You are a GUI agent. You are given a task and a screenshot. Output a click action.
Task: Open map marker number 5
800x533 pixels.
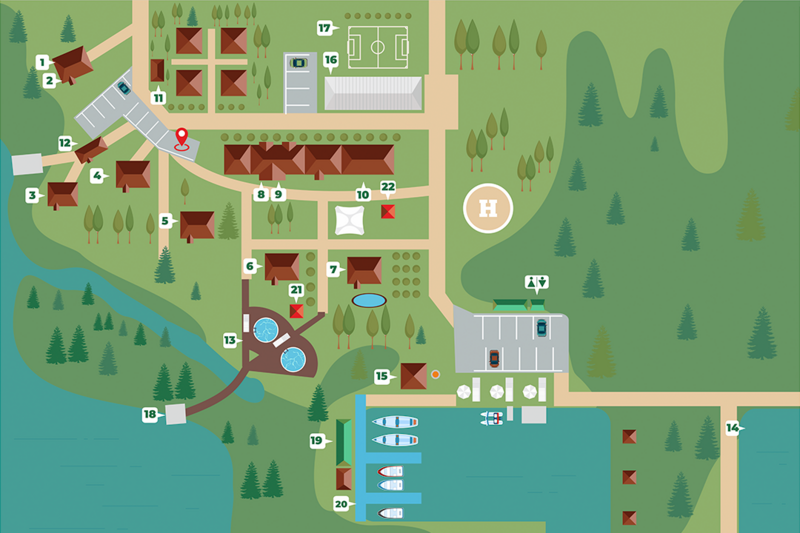coord(166,220)
